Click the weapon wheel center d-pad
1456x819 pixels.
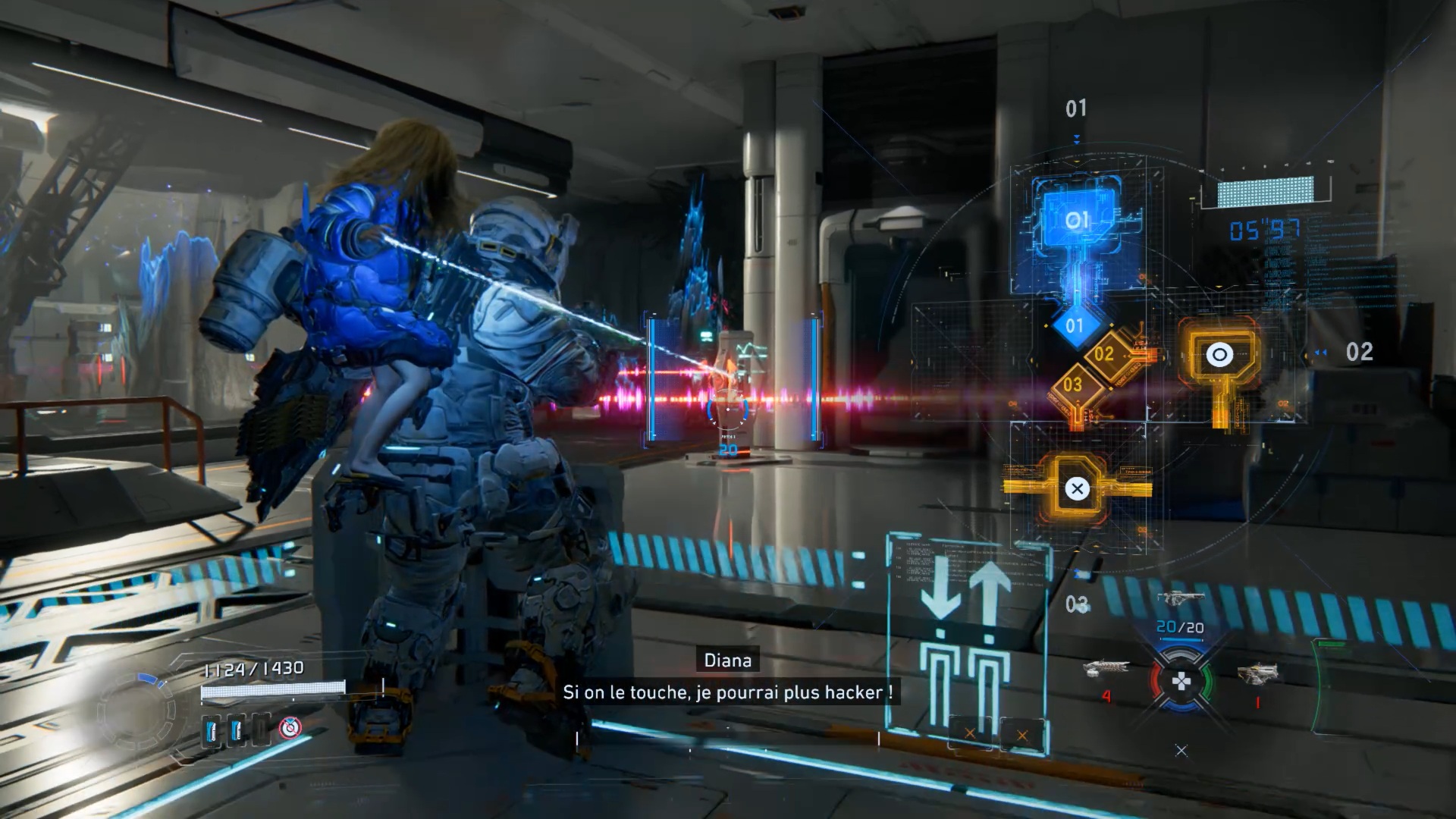click(x=1181, y=682)
